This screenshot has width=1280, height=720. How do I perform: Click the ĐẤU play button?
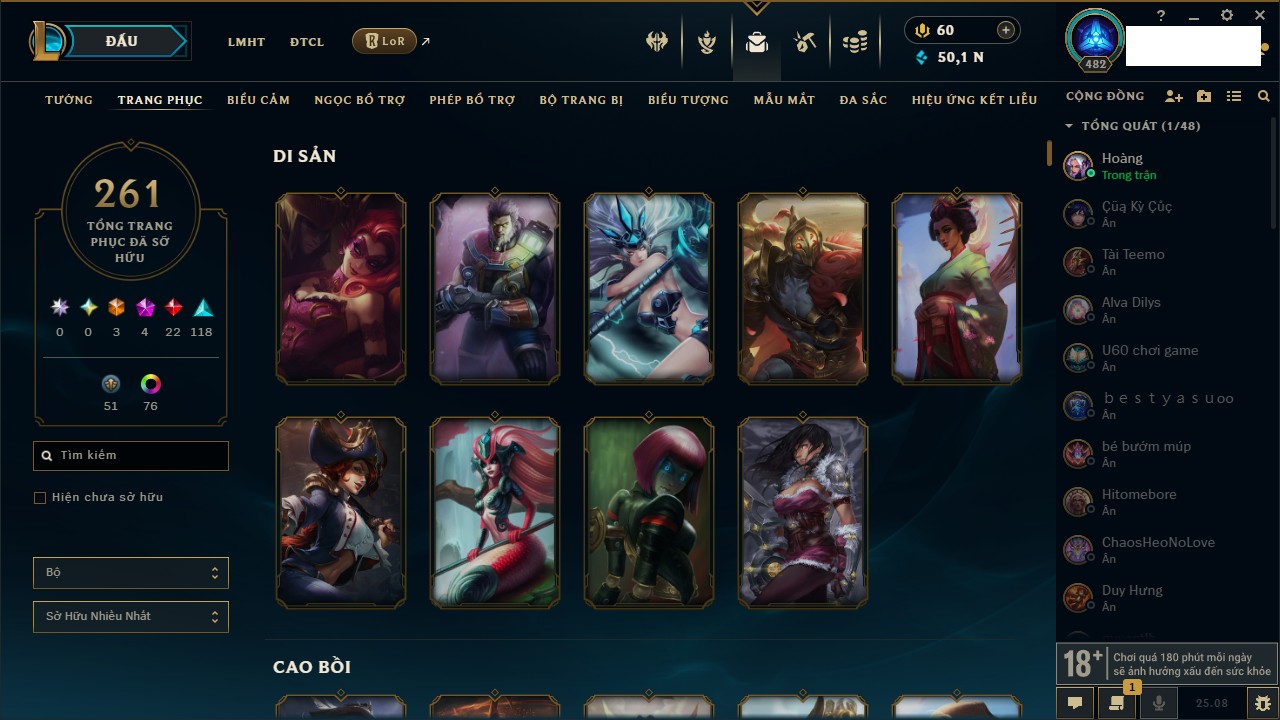pyautogui.click(x=121, y=41)
